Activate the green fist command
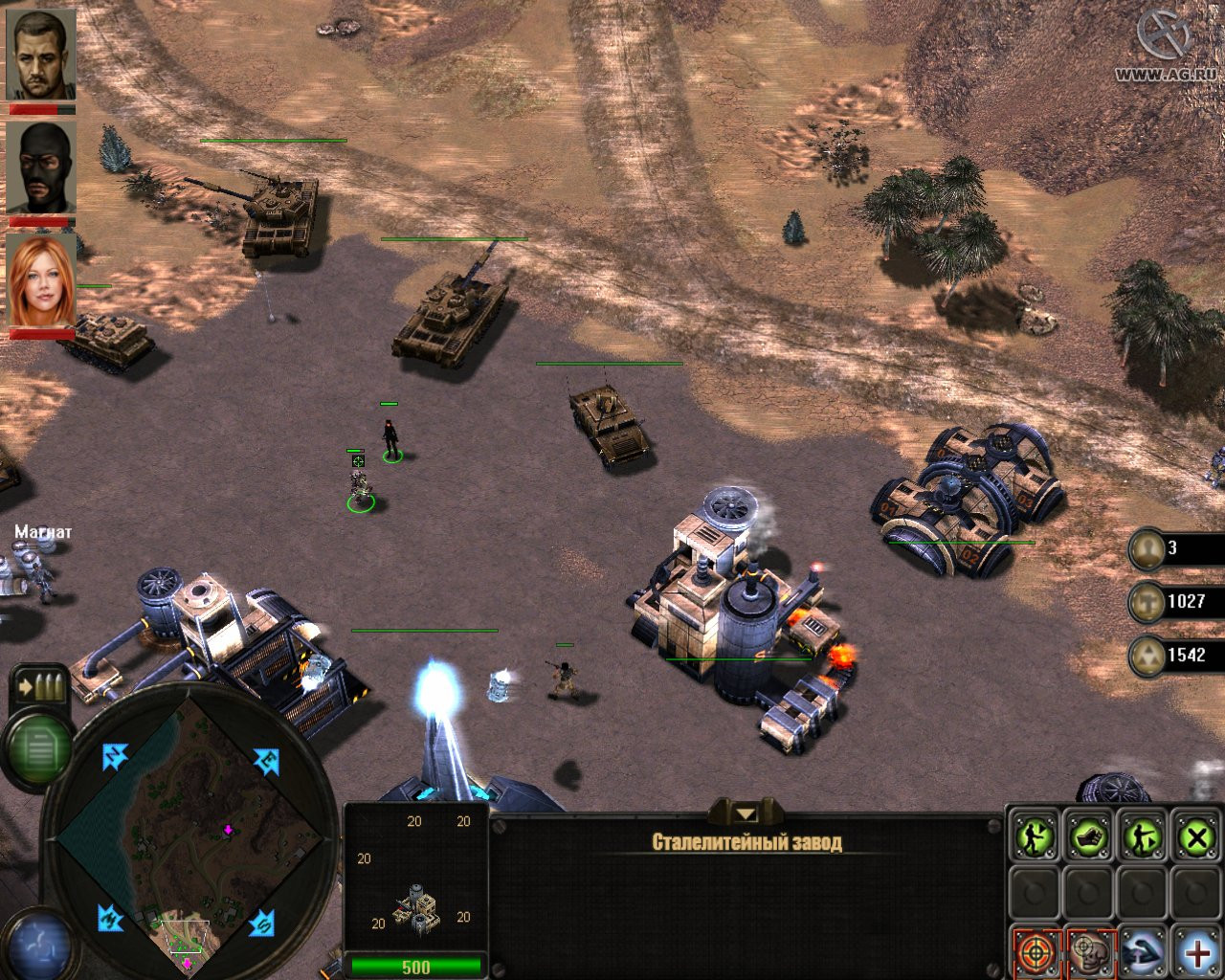 pyautogui.click(x=1088, y=839)
